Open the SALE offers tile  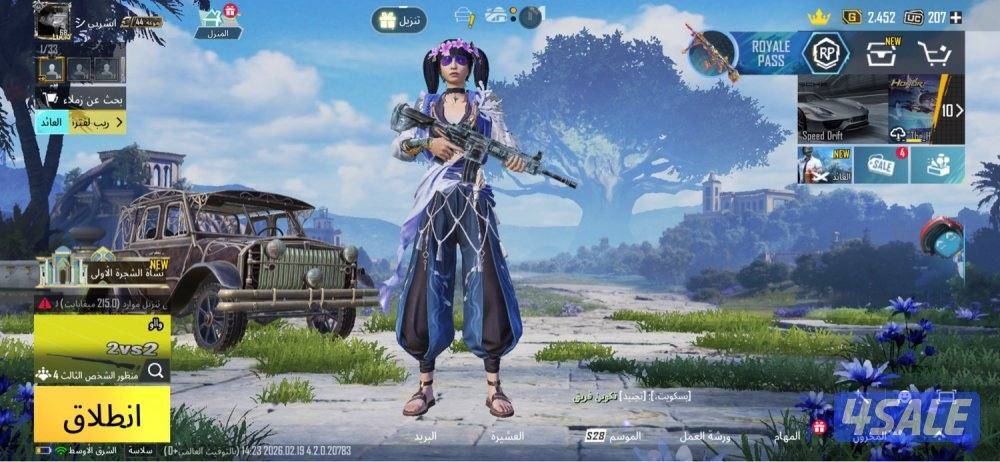click(x=881, y=165)
